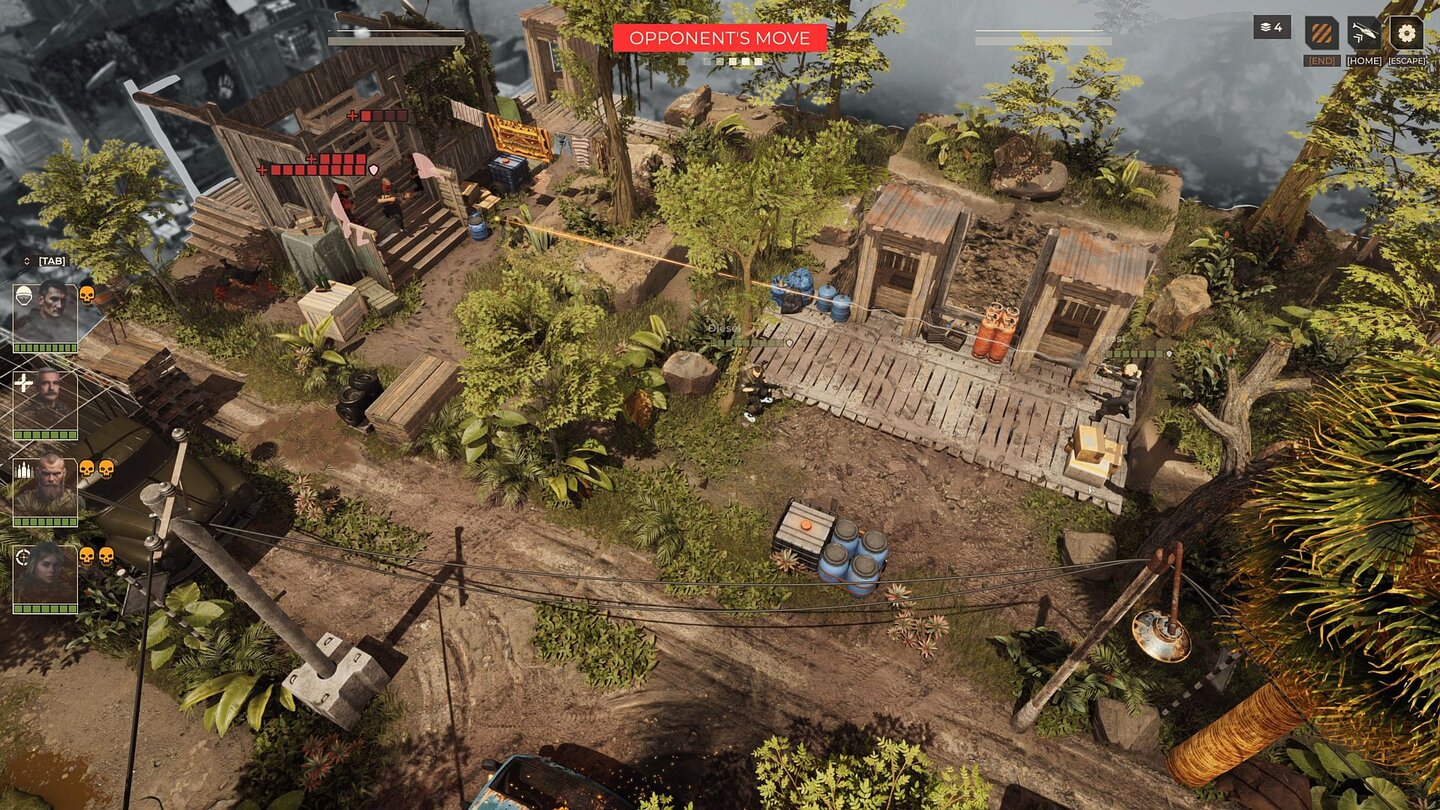Click the skull icon next to the top character portrait

click(x=87, y=296)
